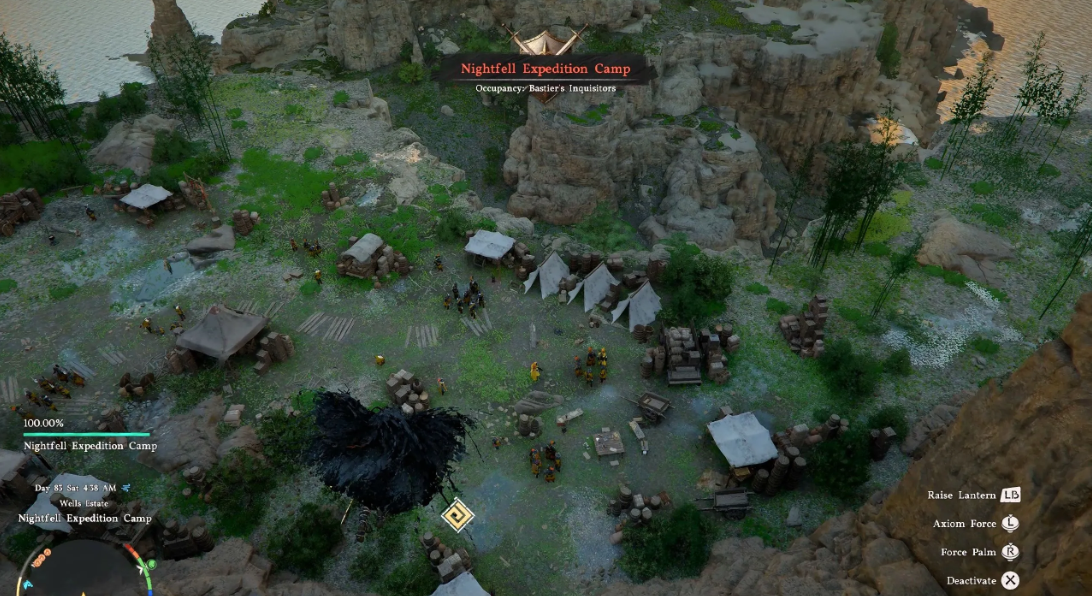The height and width of the screenshot is (596, 1092).
Task: Select the Nightfell Expedition Camp tent icon
Action: tap(546, 41)
